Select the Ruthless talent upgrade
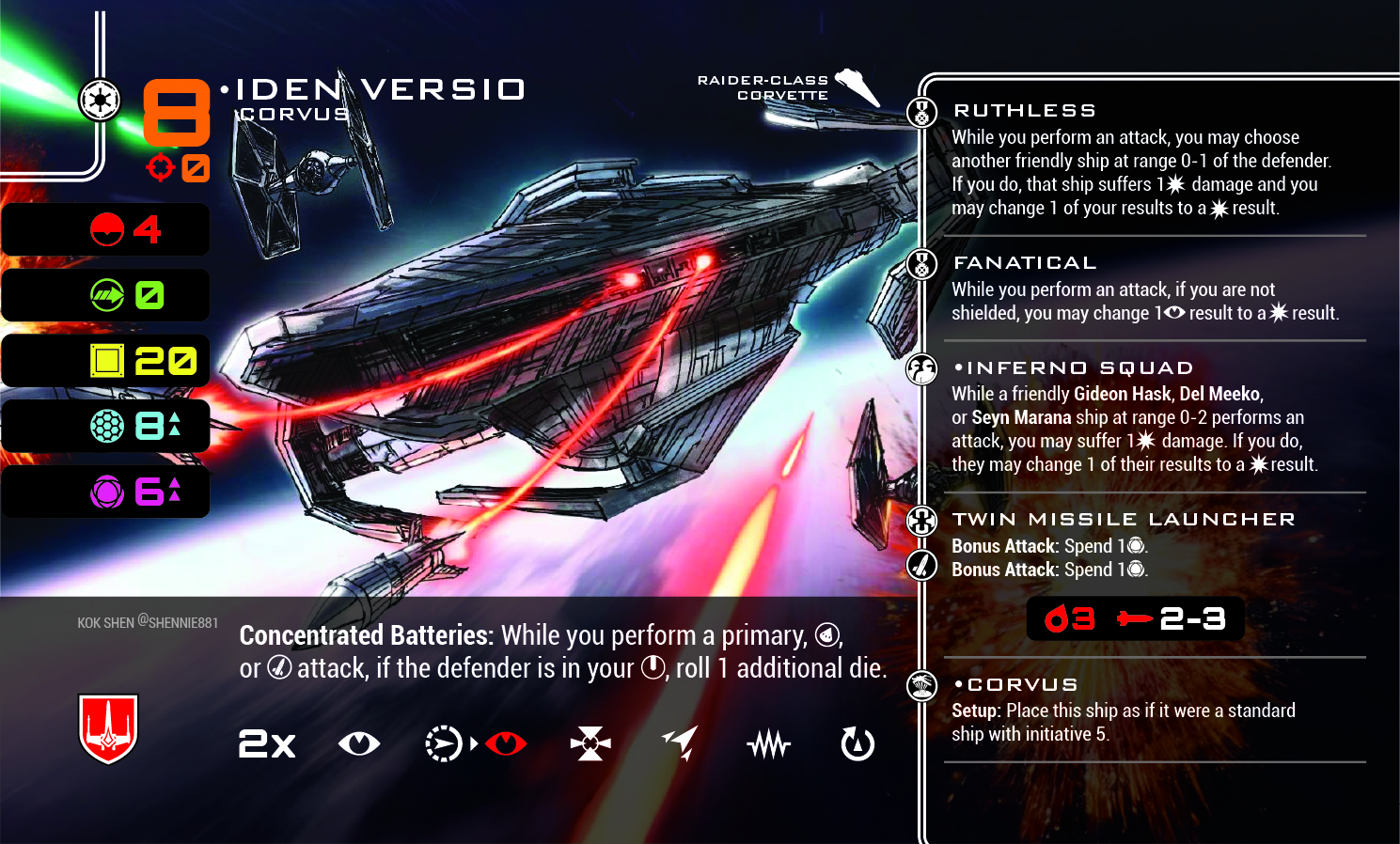The image size is (1400, 844). tap(1025, 111)
